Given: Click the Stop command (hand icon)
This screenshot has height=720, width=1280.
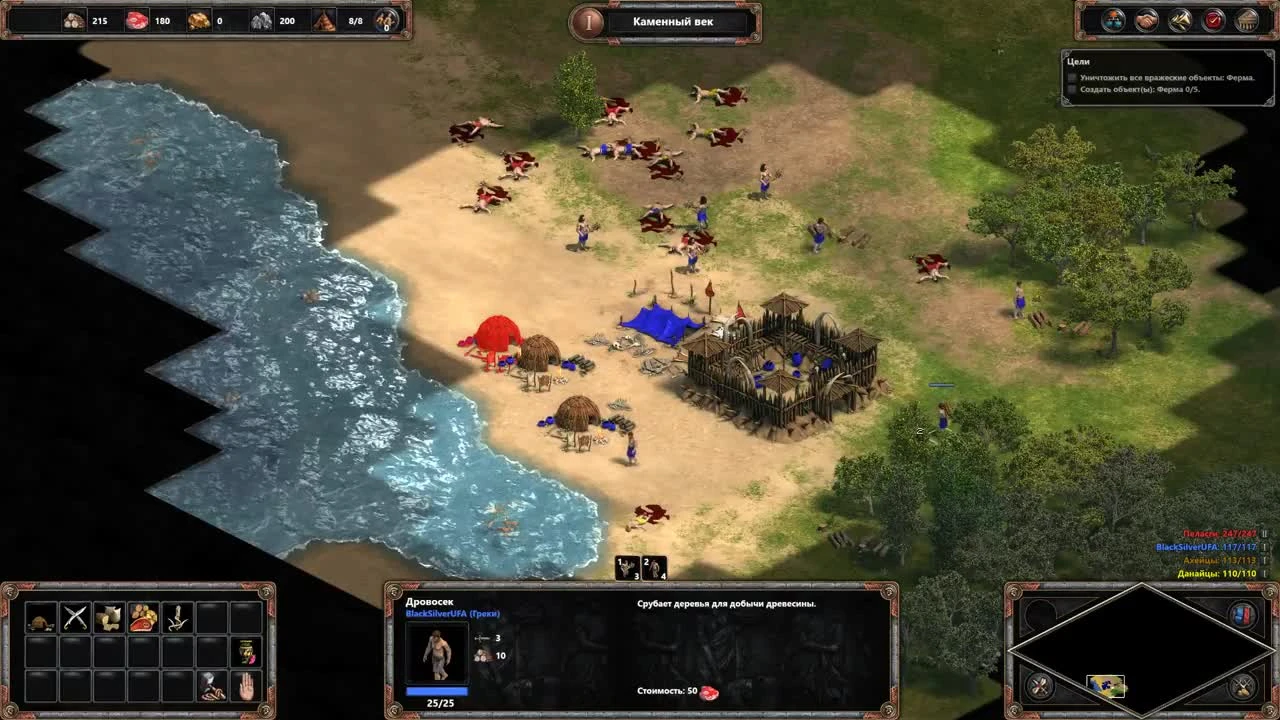Looking at the screenshot, I should point(246,686).
